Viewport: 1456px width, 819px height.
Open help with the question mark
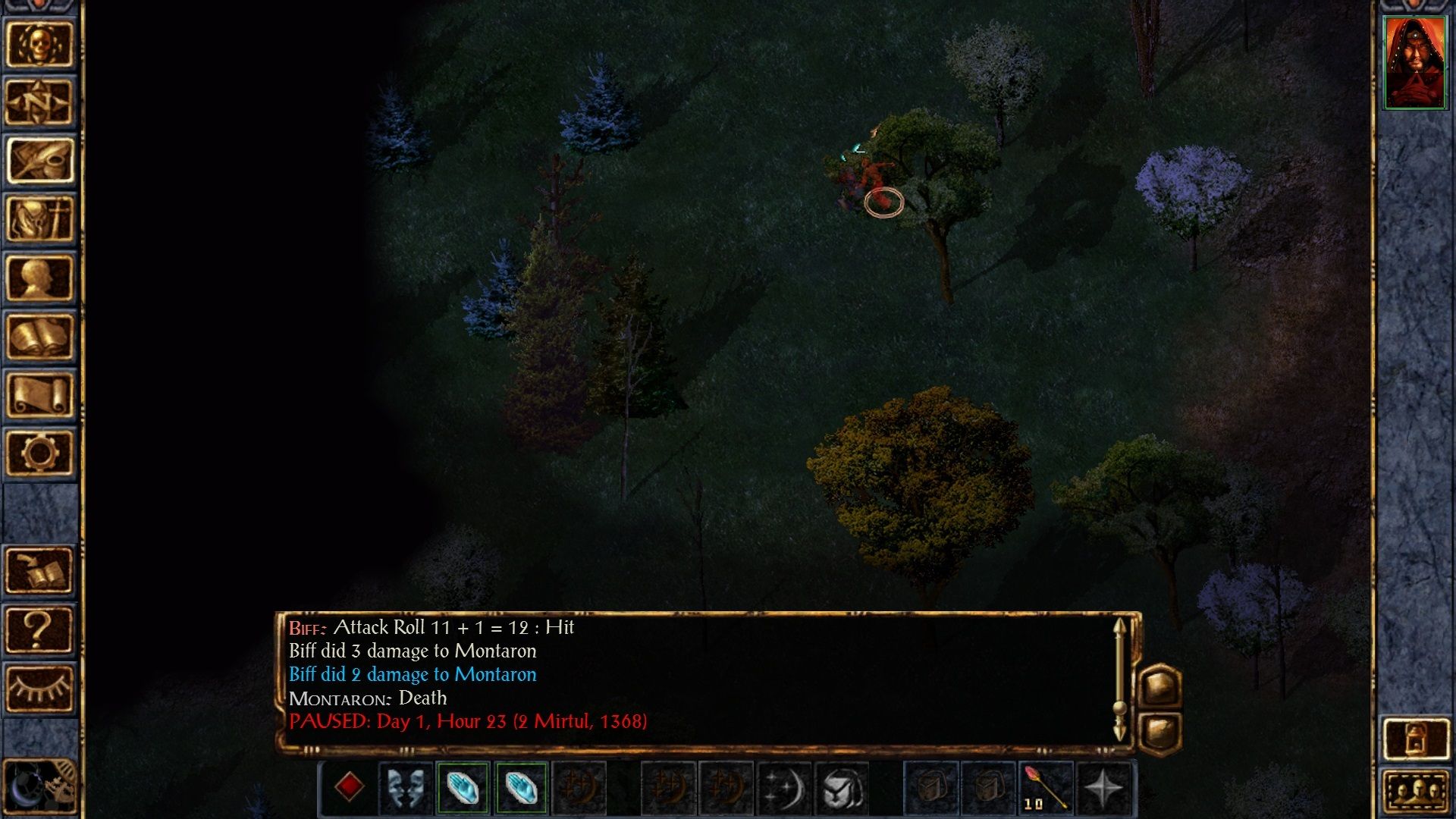pos(39,629)
